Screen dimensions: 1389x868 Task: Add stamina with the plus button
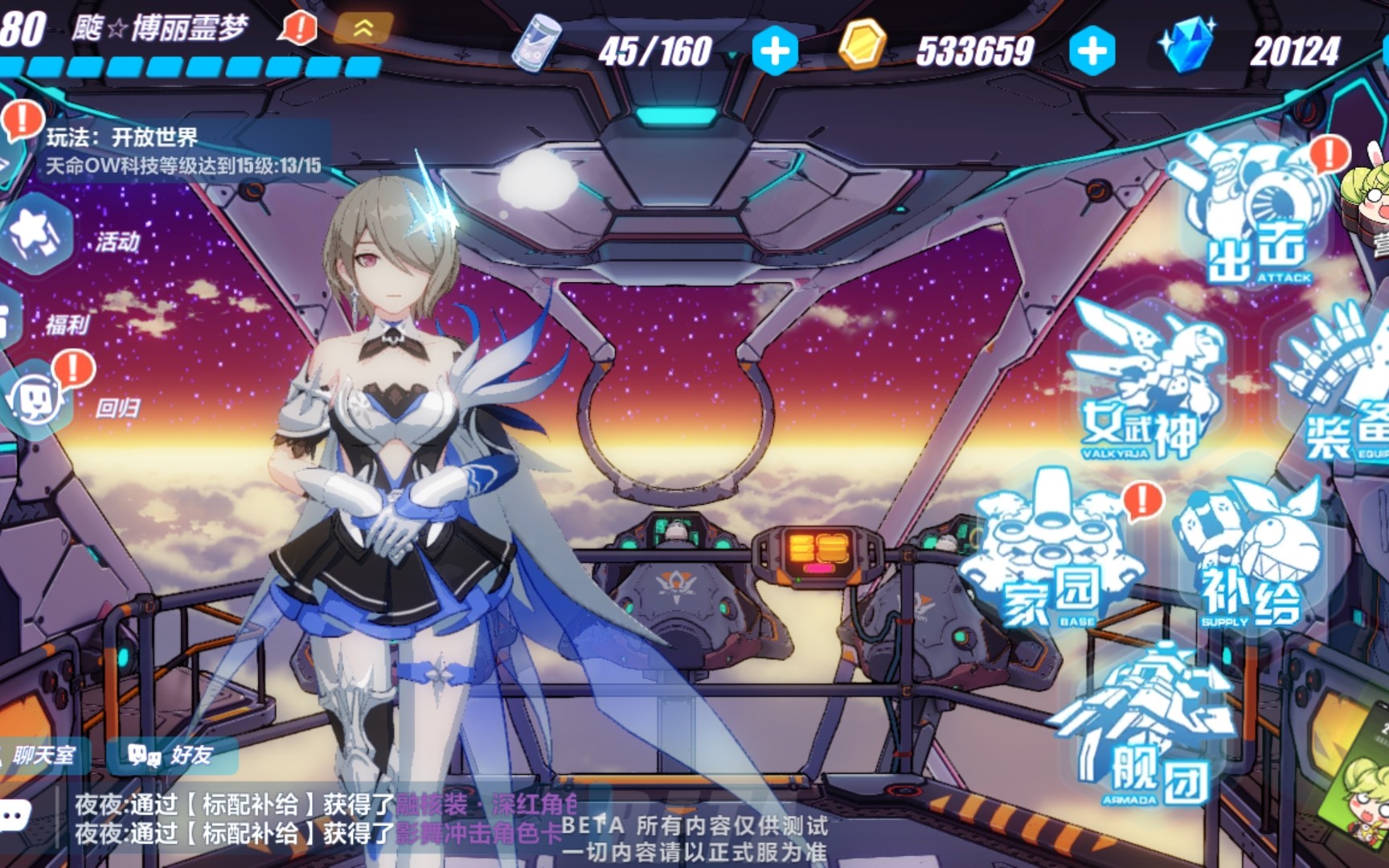click(x=774, y=51)
